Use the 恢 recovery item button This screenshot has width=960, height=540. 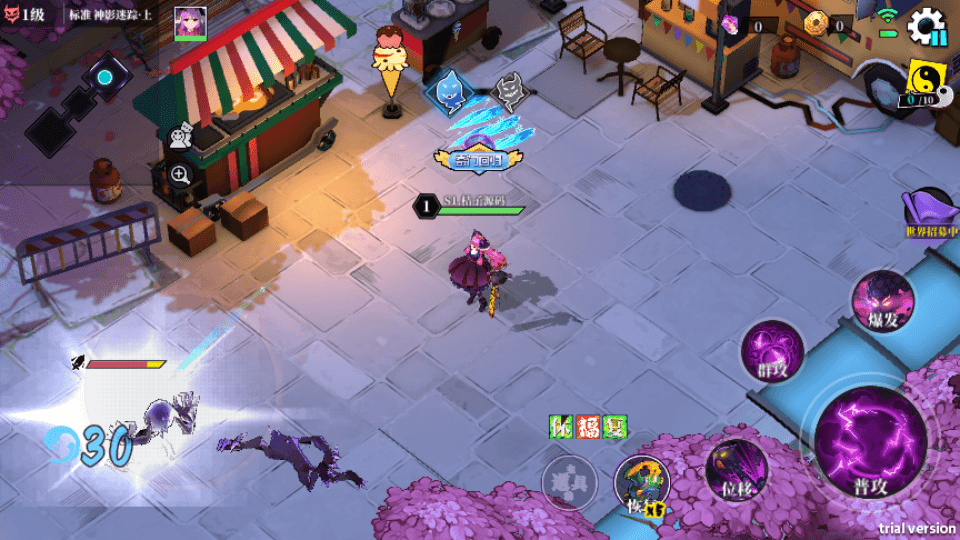tap(642, 486)
